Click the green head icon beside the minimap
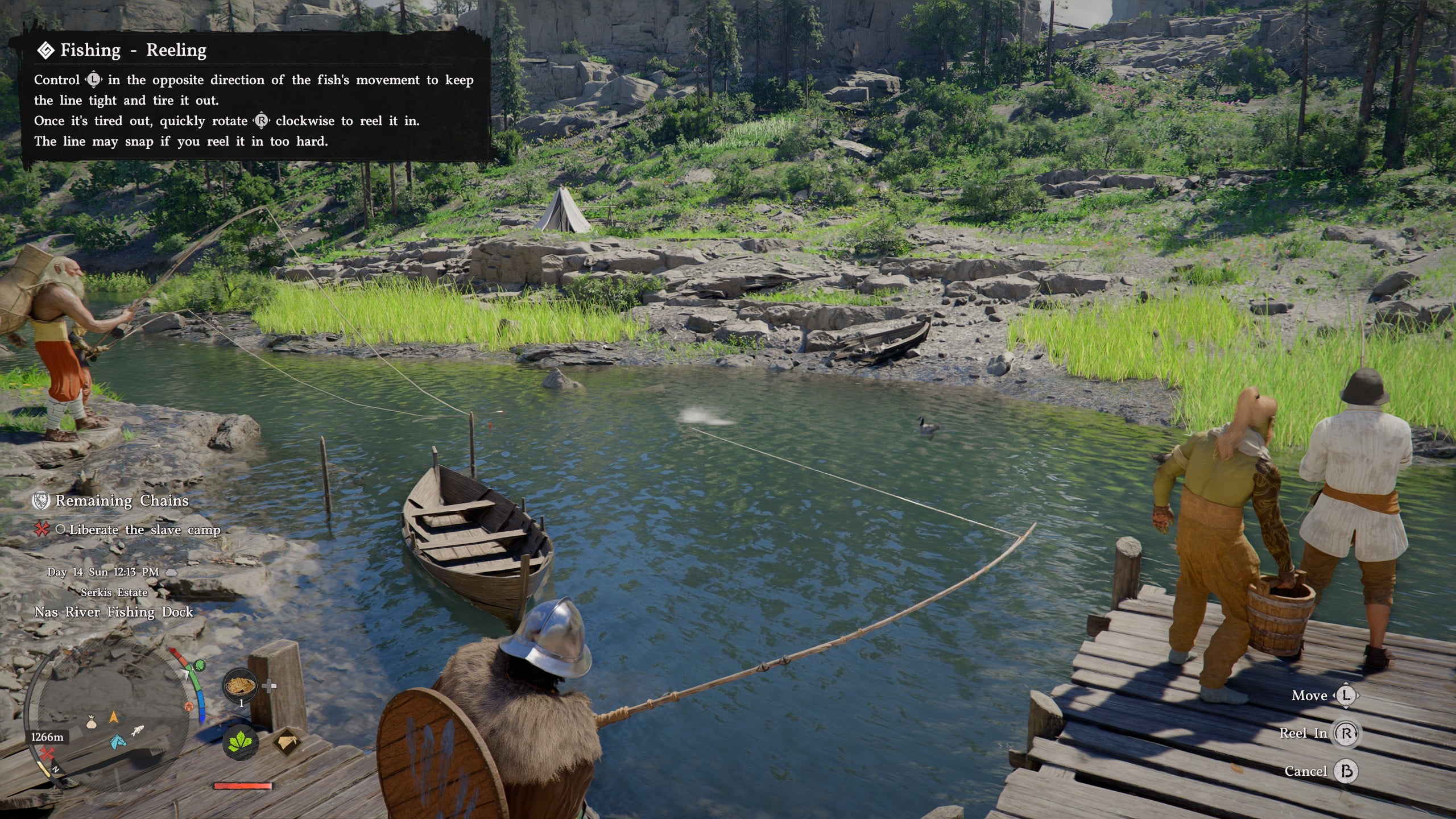The height and width of the screenshot is (819, 1456). tap(199, 665)
